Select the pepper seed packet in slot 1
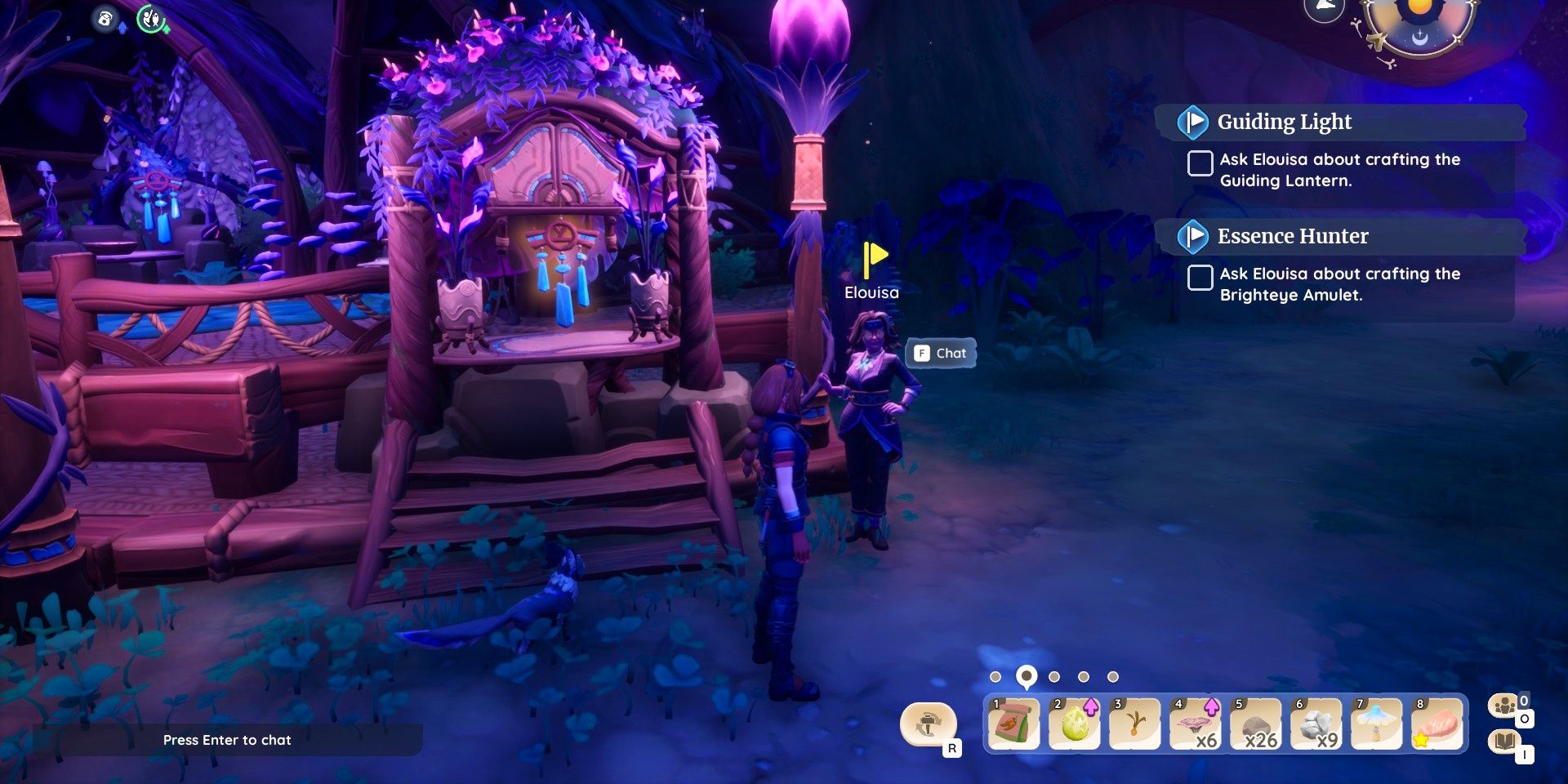1568x784 pixels. coord(1013,724)
